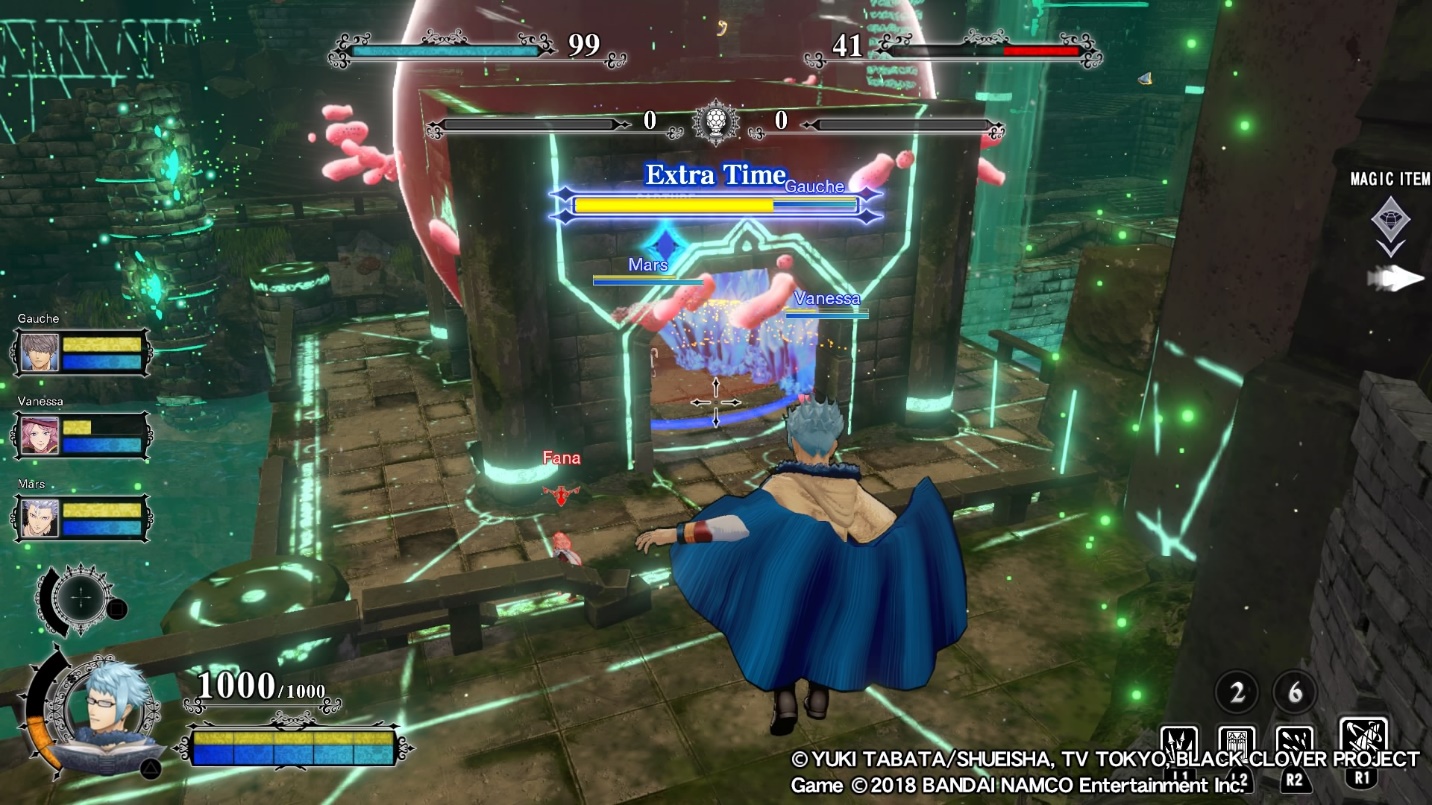The height and width of the screenshot is (805, 1432).
Task: Select the diamond-shaped Magic Item icon
Action: (x=1389, y=215)
